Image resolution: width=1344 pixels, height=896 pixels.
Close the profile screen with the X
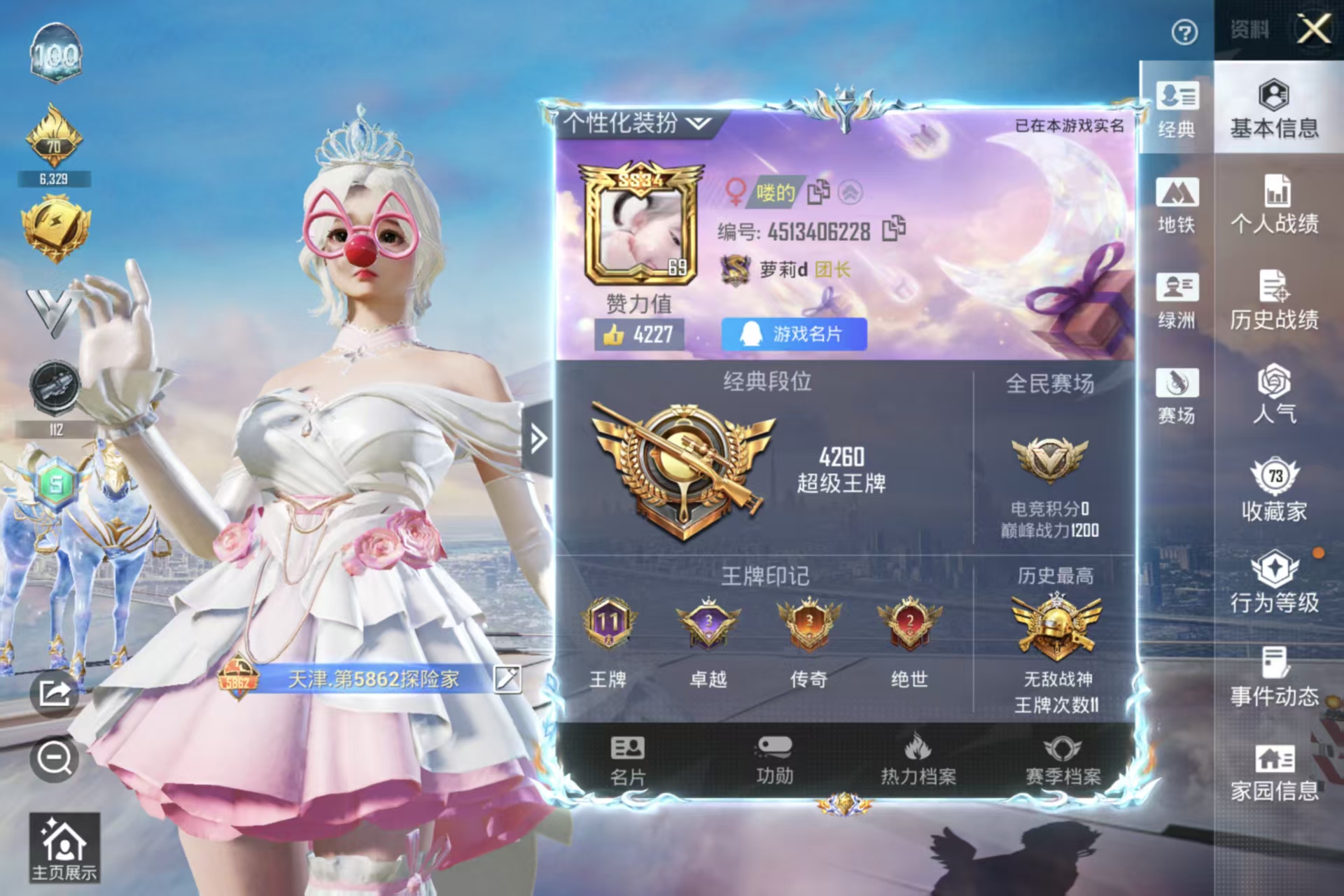[x=1314, y=29]
